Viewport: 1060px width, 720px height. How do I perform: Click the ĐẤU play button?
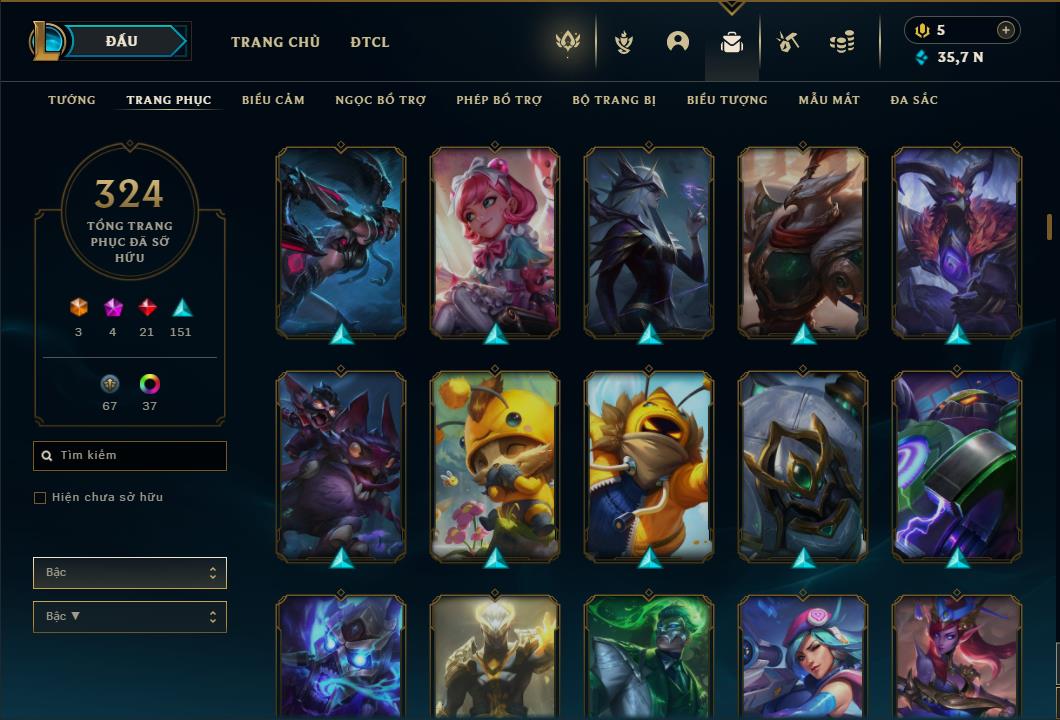[122, 41]
